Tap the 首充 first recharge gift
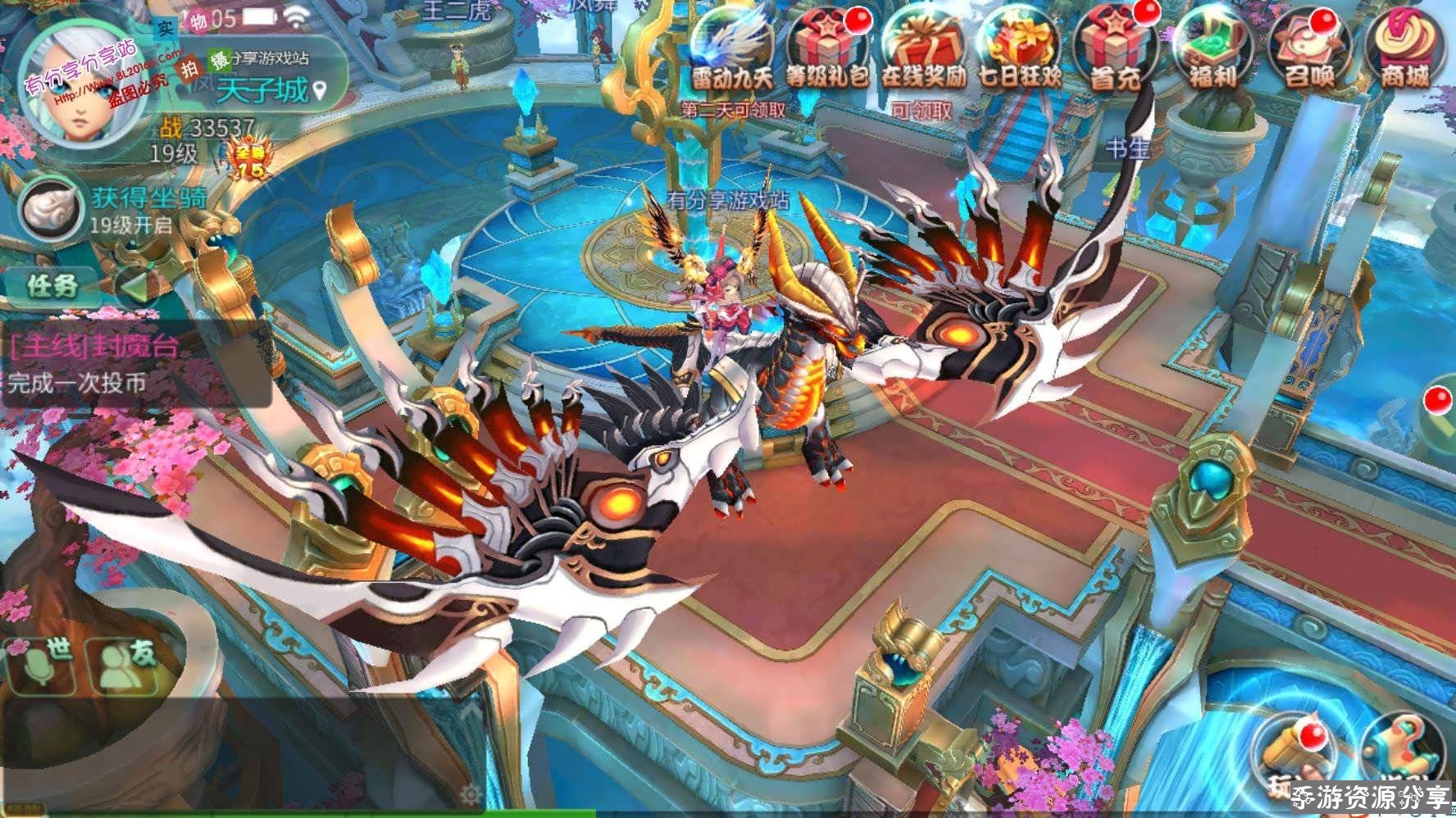Viewport: 1456px width, 818px height. 1117,48
